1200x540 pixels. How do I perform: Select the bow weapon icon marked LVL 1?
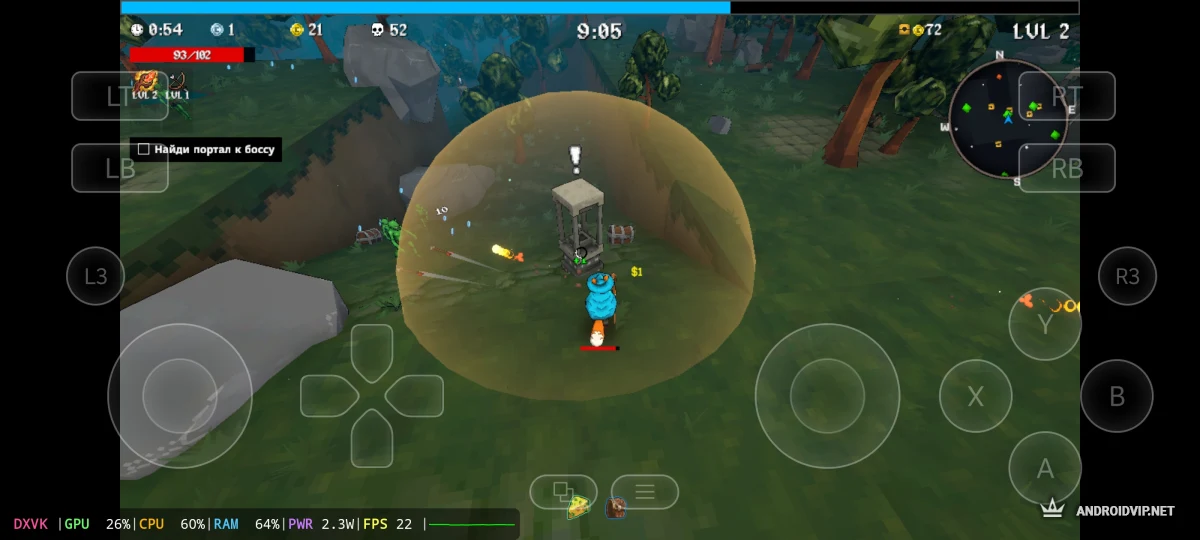[x=177, y=83]
